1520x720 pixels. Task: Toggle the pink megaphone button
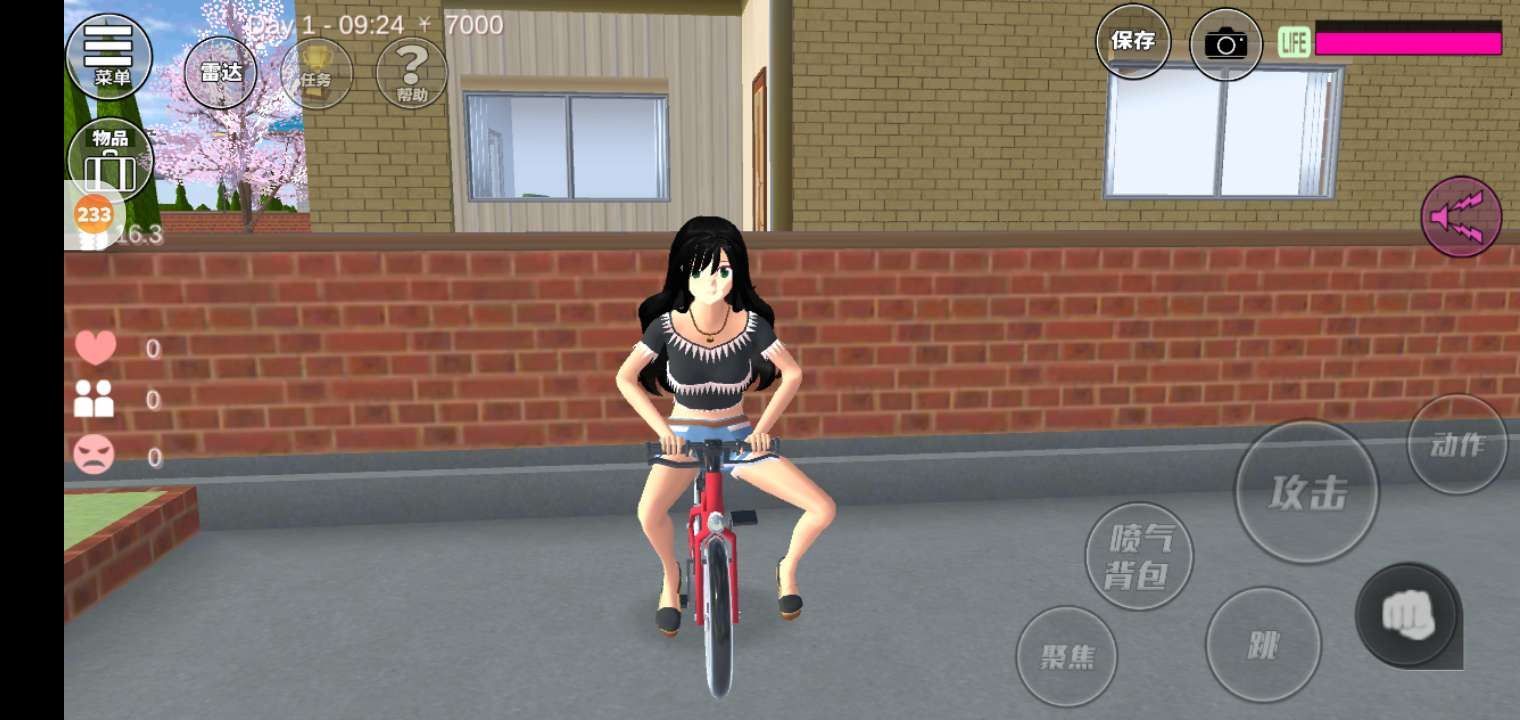tap(1461, 217)
